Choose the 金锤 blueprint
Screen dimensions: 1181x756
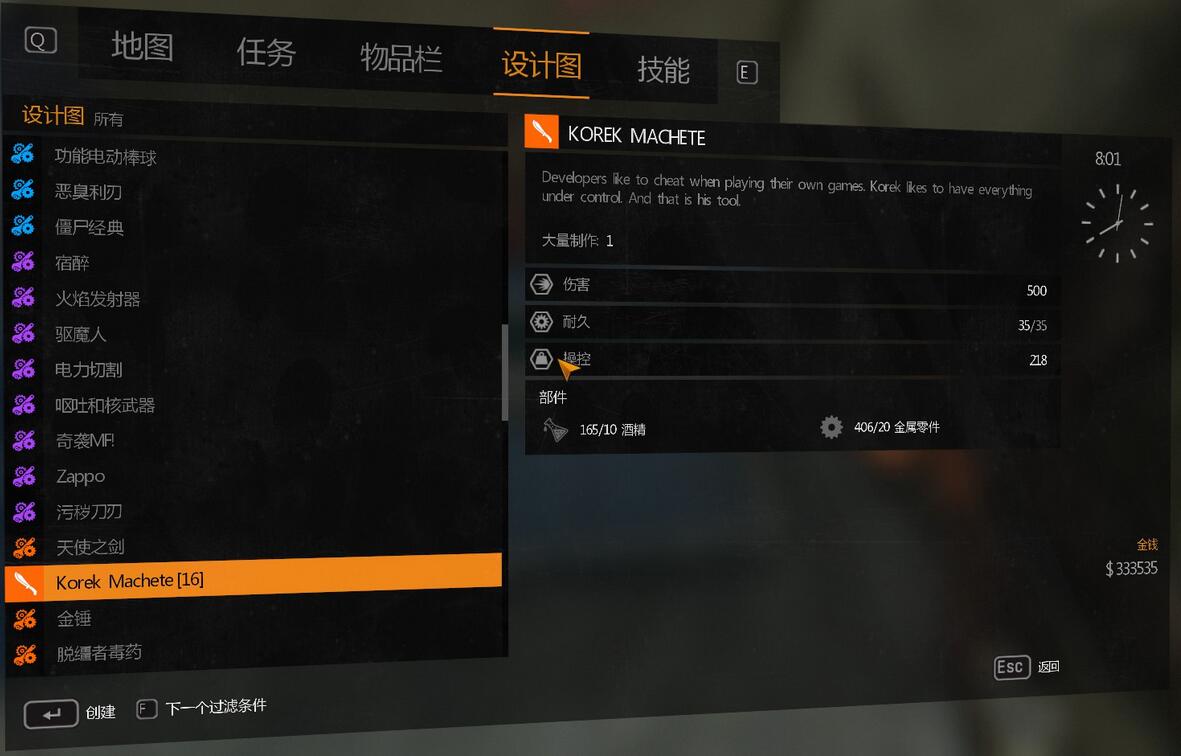(x=74, y=619)
